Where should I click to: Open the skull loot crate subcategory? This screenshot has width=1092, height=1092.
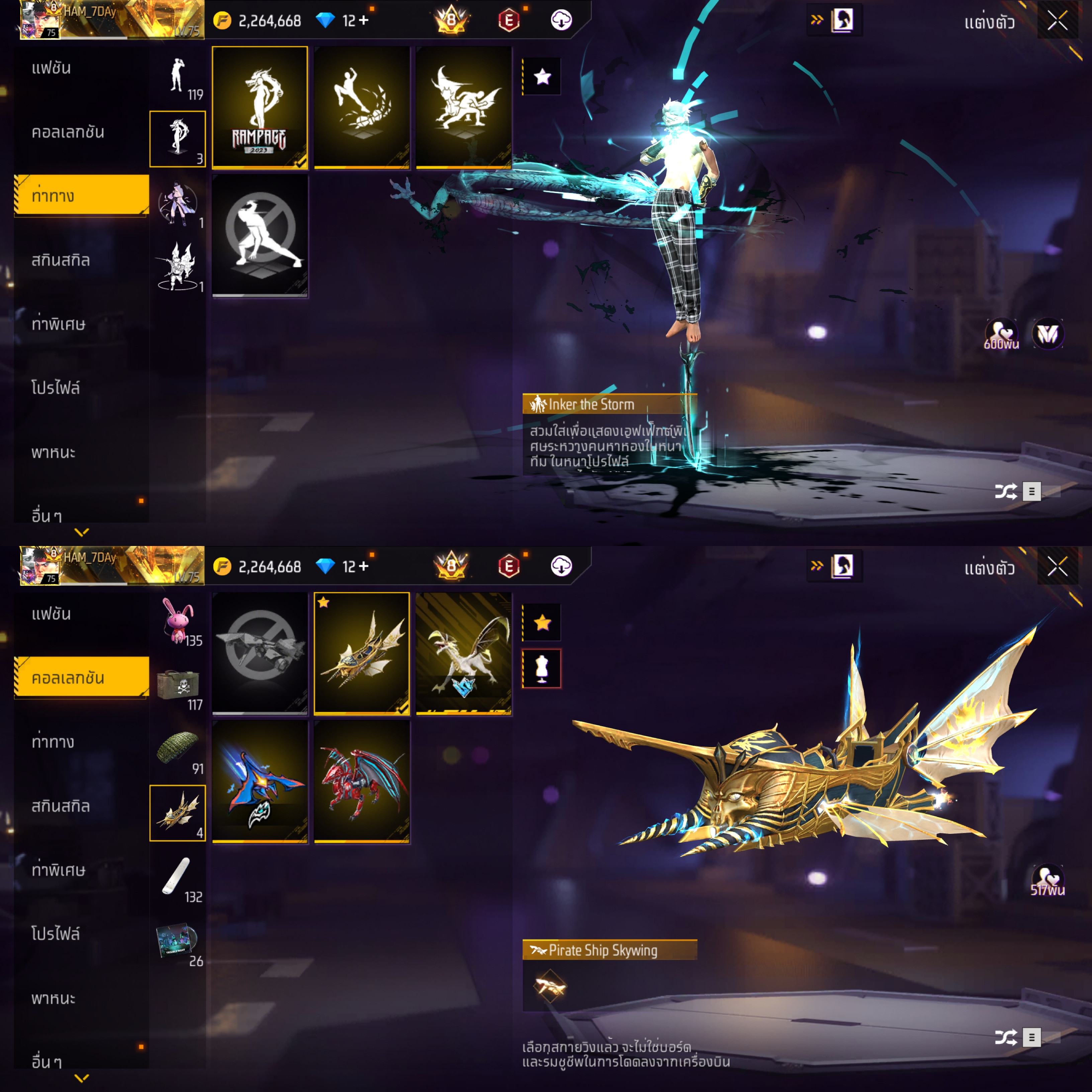[x=178, y=686]
